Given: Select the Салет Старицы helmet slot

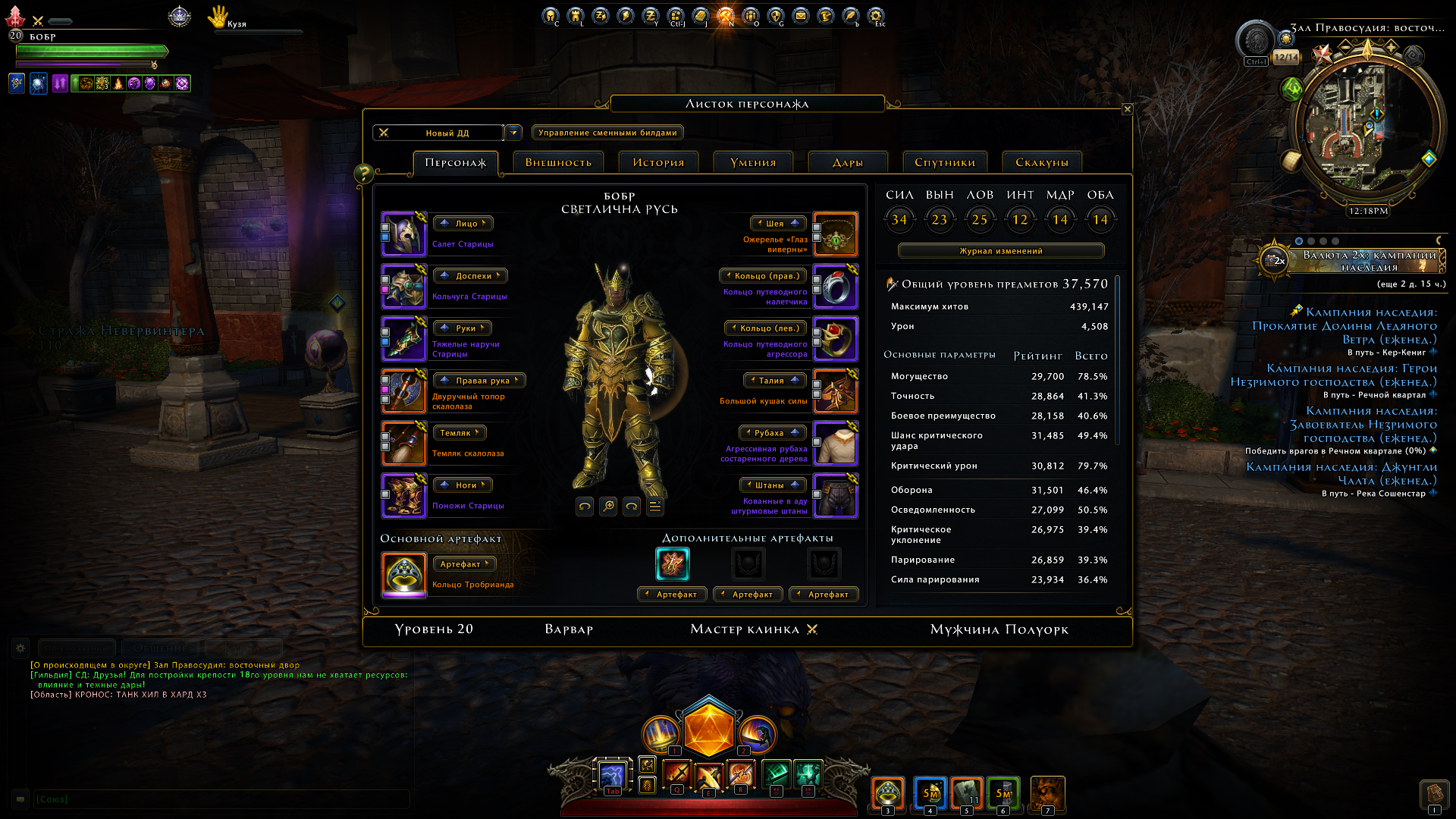Looking at the screenshot, I should coord(404,234).
